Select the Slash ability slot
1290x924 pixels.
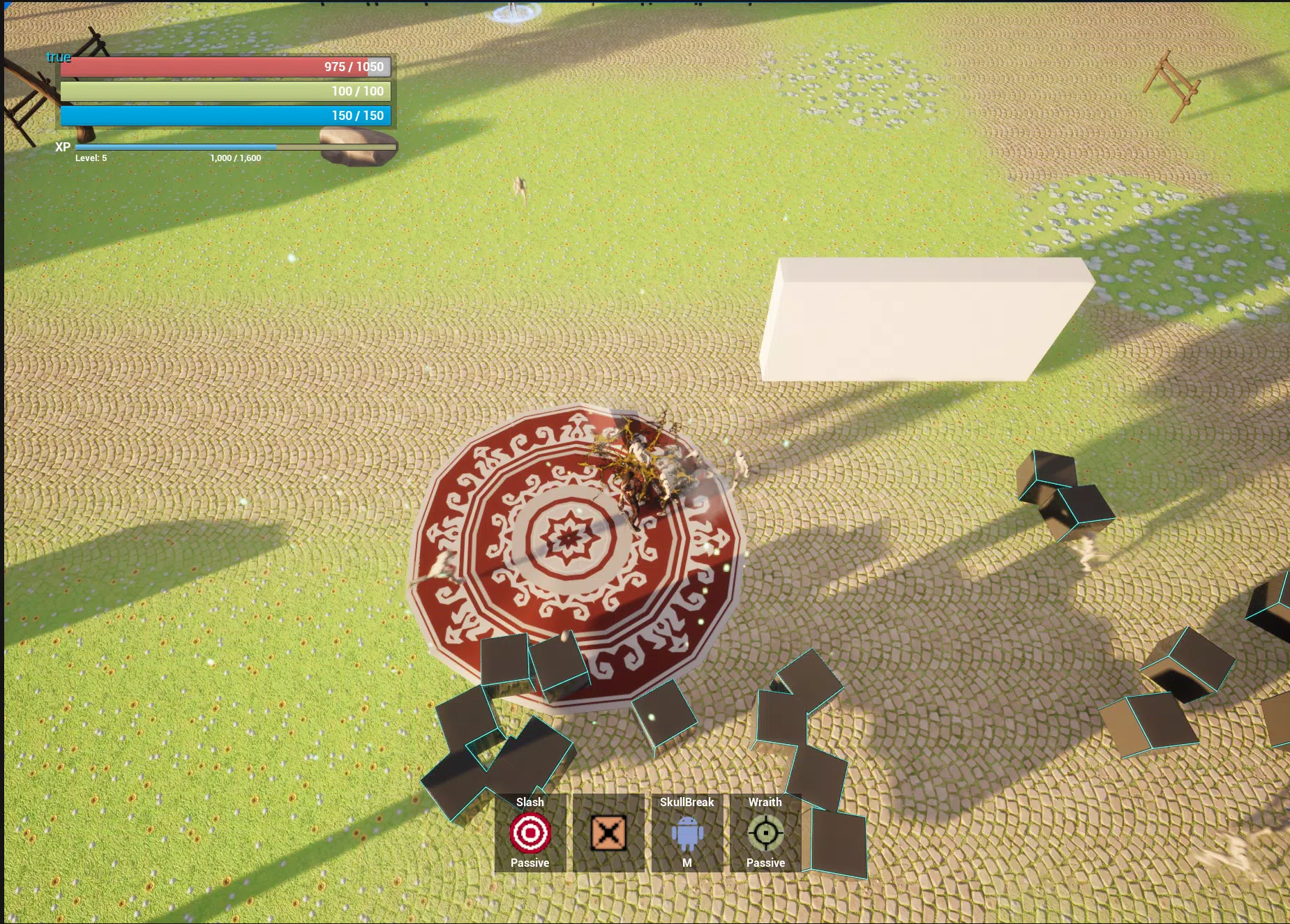tap(530, 833)
